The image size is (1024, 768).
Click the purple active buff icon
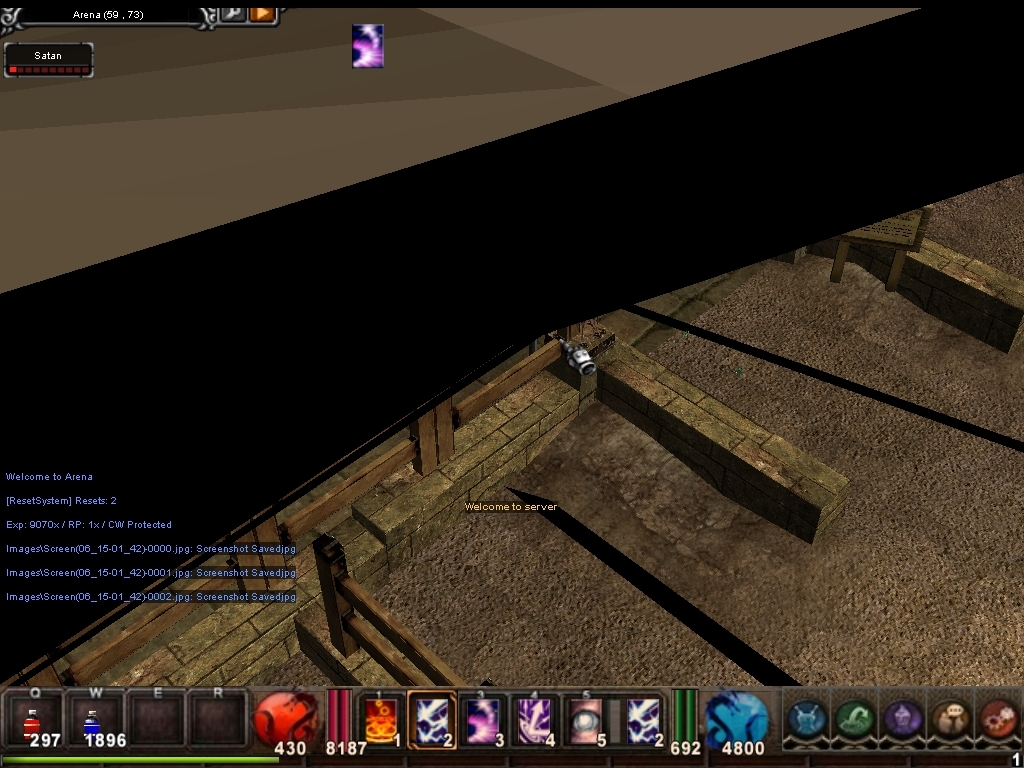[368, 46]
